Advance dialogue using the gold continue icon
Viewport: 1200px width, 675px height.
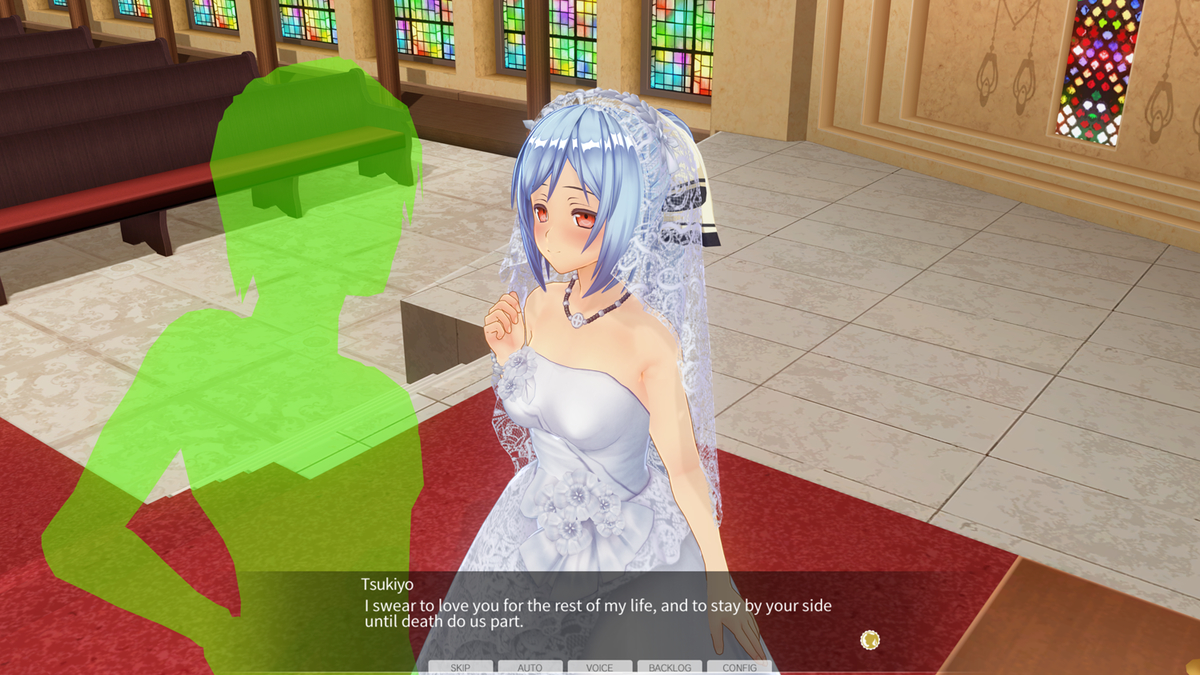tap(870, 639)
